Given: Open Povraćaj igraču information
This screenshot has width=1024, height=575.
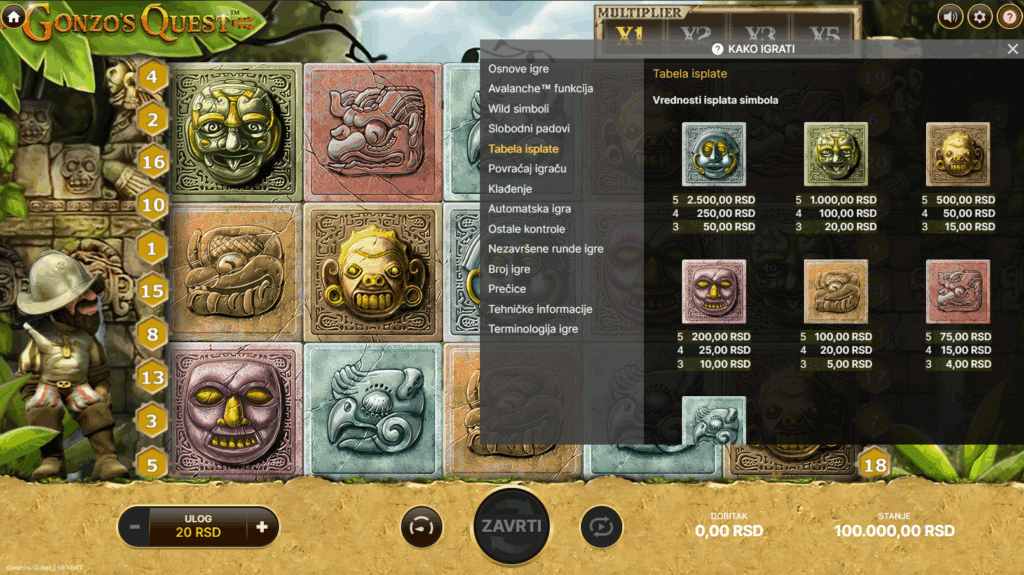Looking at the screenshot, I should (x=527, y=168).
